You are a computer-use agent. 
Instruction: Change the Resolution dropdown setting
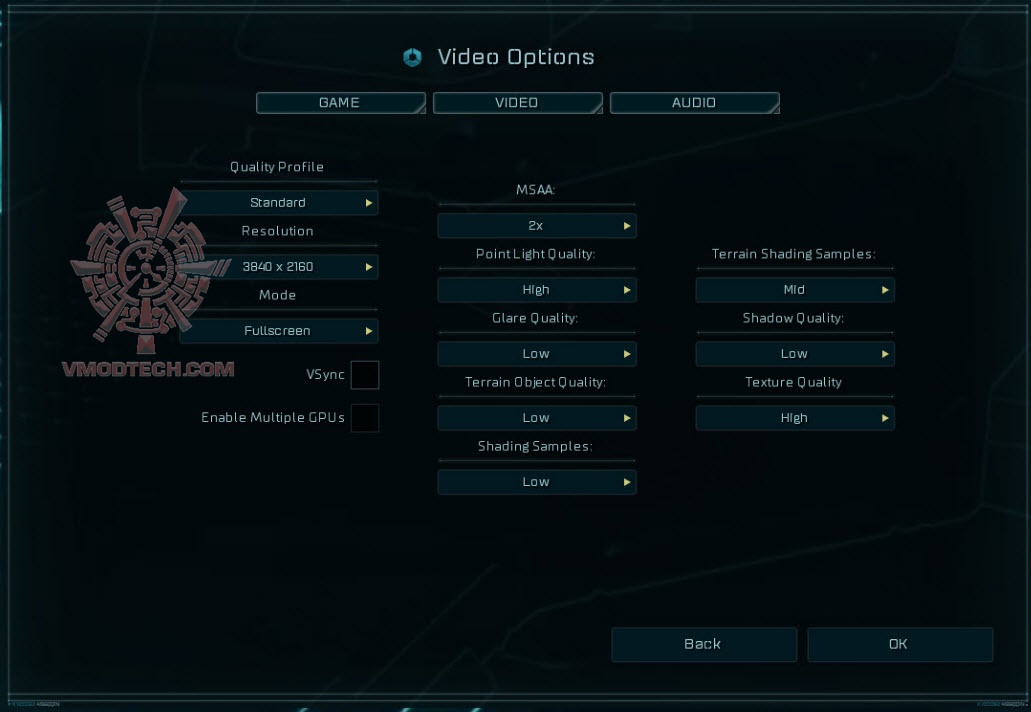click(x=279, y=267)
